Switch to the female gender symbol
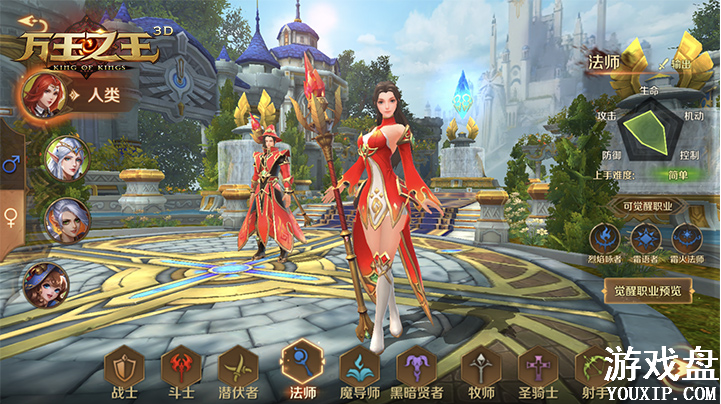The height and width of the screenshot is (404, 721). [12, 216]
